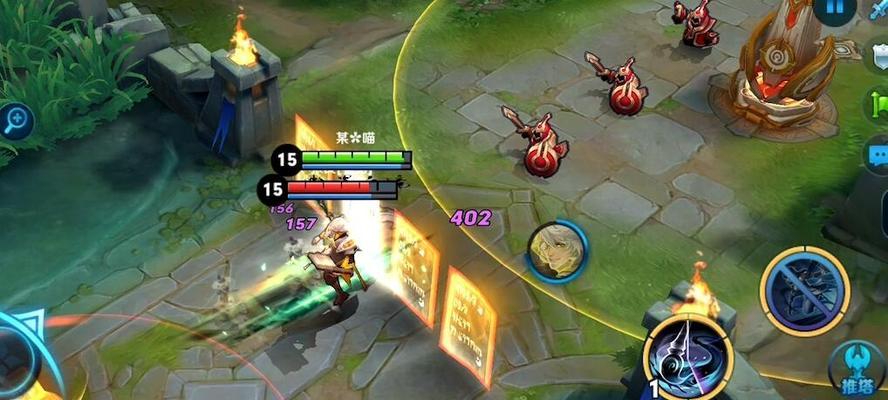The height and width of the screenshot is (400, 888).
Task: Activate the blue swirl skill icon
Action: (687, 357)
